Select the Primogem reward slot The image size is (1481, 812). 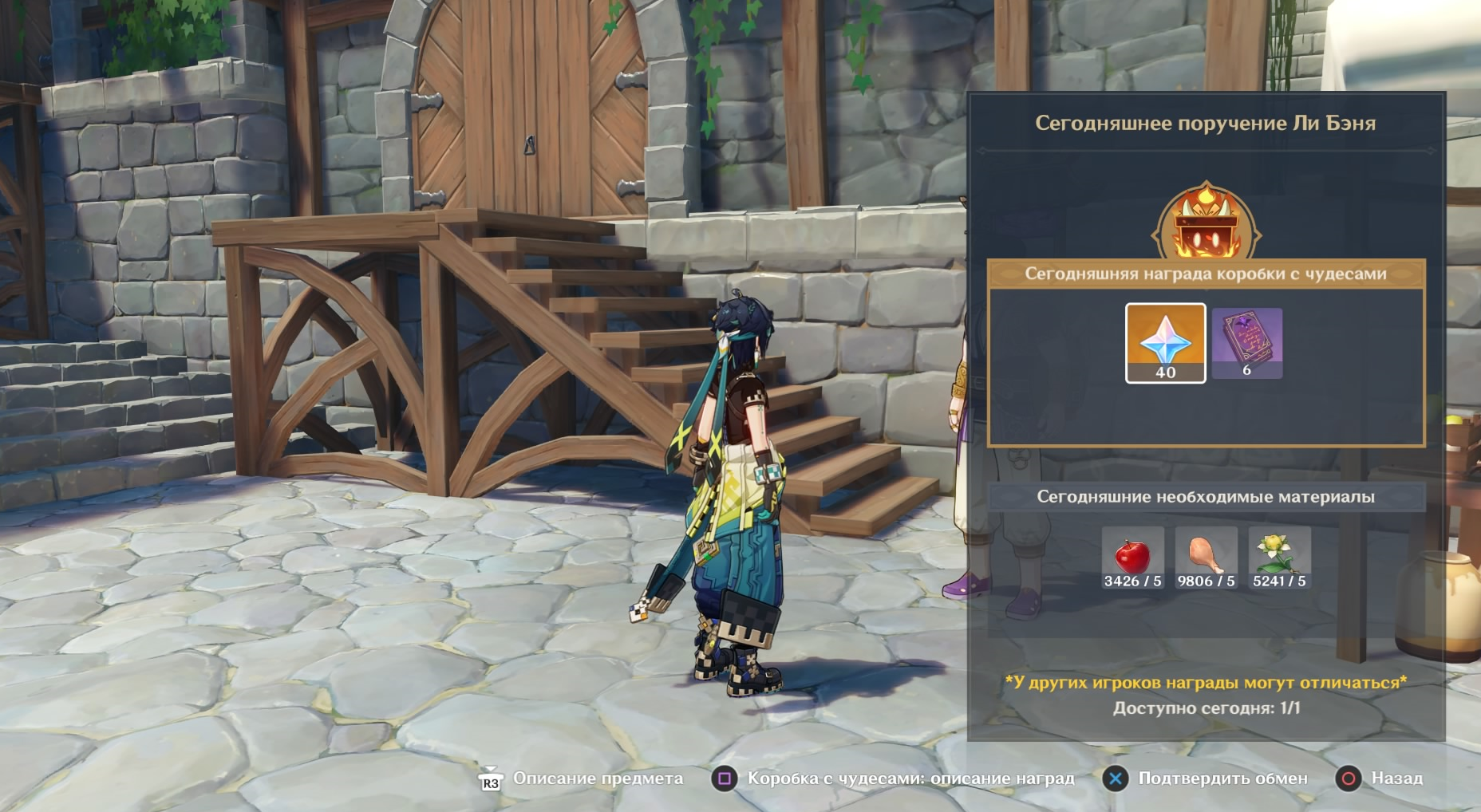pos(1165,343)
